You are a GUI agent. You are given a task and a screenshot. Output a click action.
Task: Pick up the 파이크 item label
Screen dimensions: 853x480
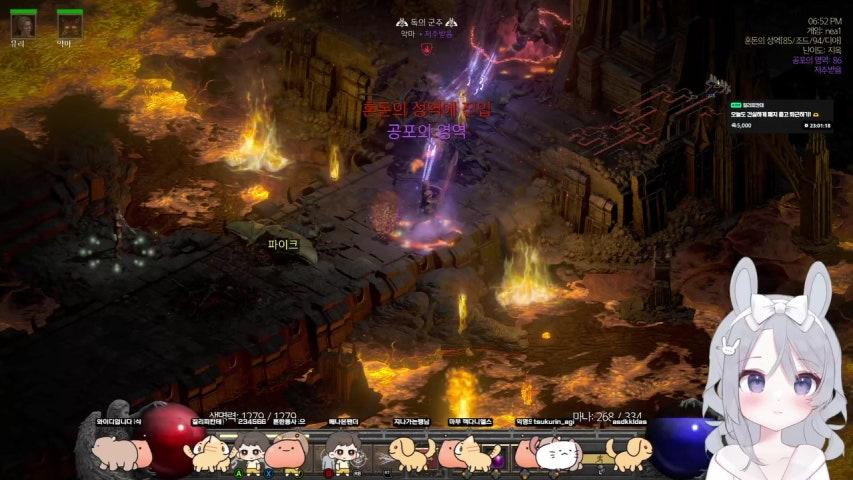click(x=283, y=243)
